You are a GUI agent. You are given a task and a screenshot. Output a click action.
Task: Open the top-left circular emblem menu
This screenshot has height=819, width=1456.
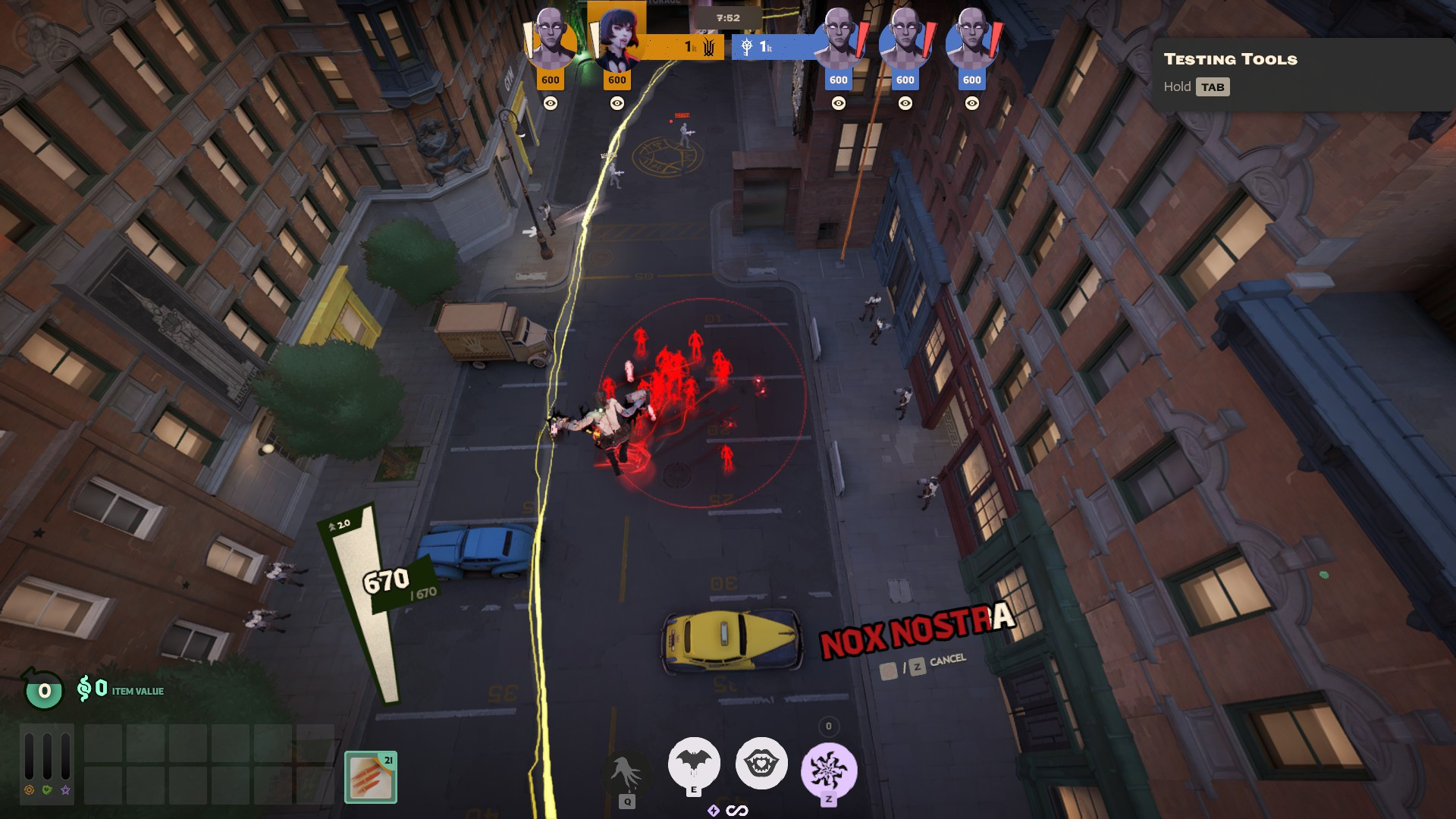36,36
